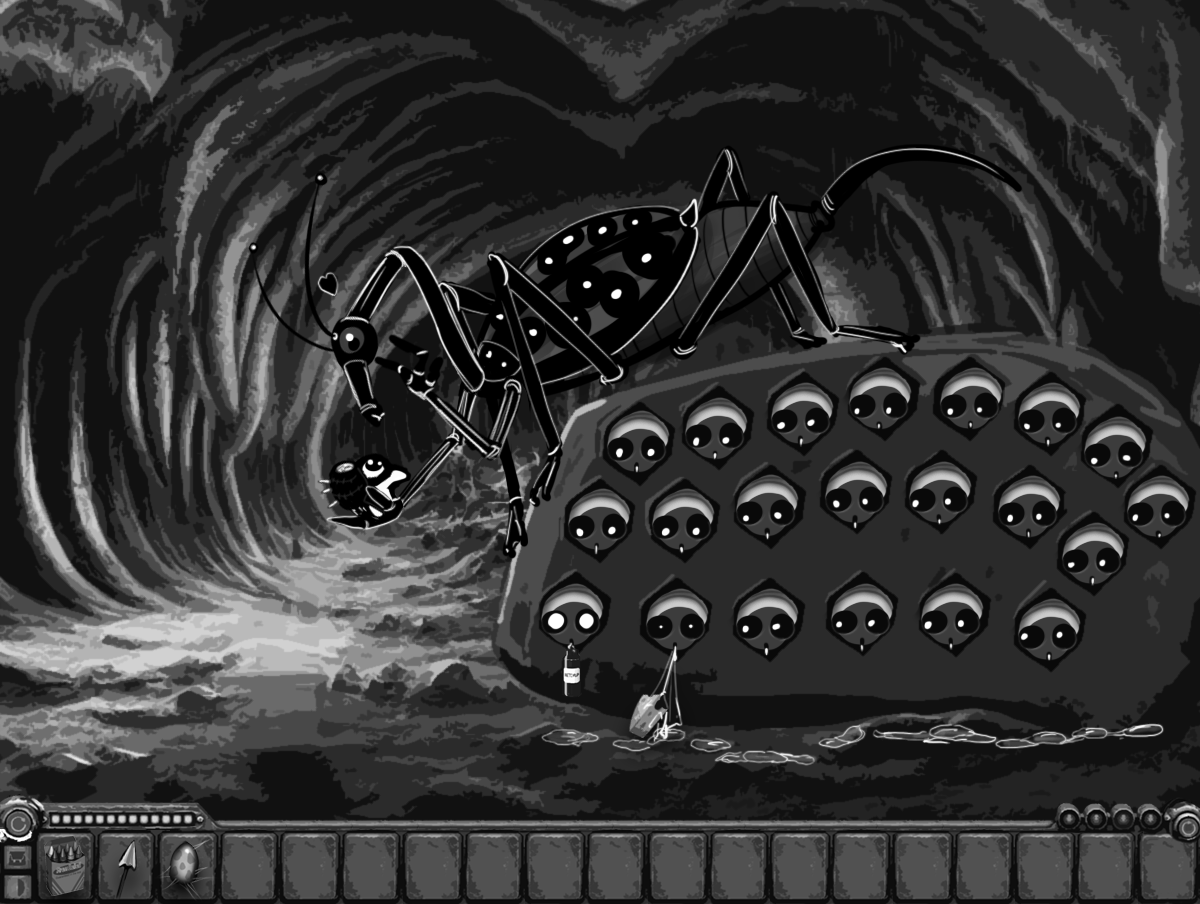Click the round circular-arrow button
The height and width of the screenshot is (904, 1200).
[17, 822]
